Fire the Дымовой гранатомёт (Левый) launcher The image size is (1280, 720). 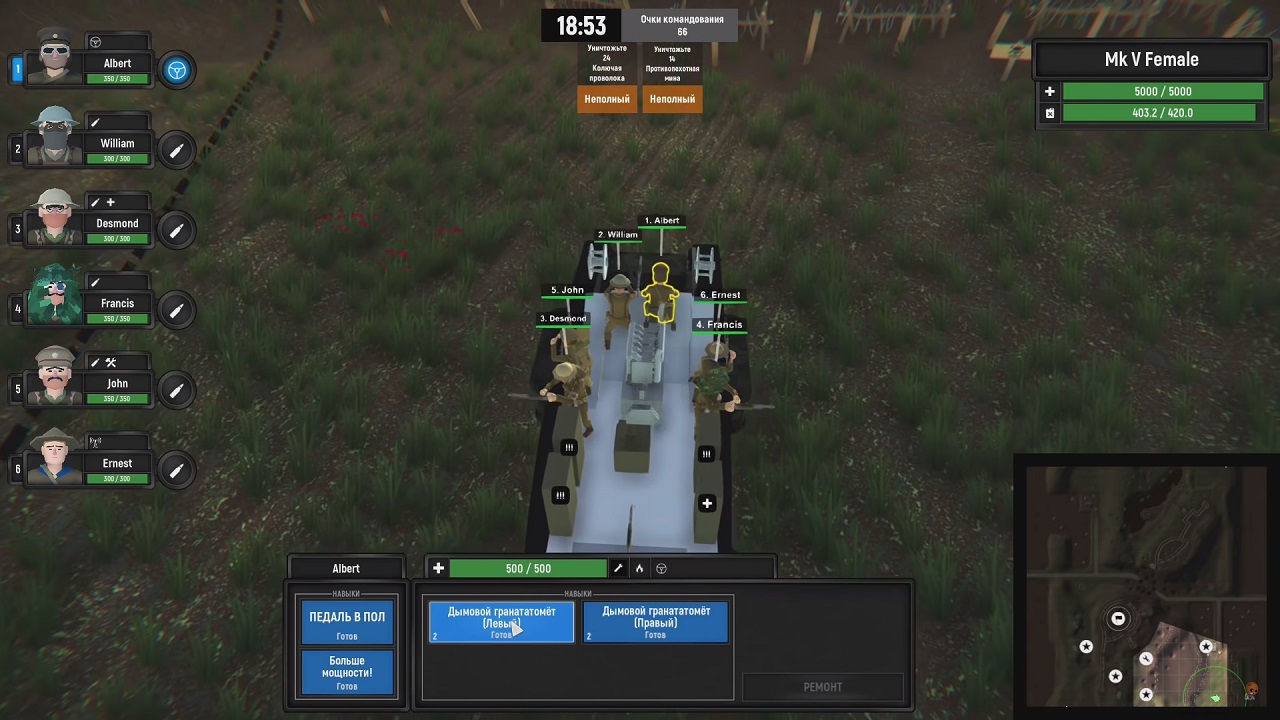(501, 622)
